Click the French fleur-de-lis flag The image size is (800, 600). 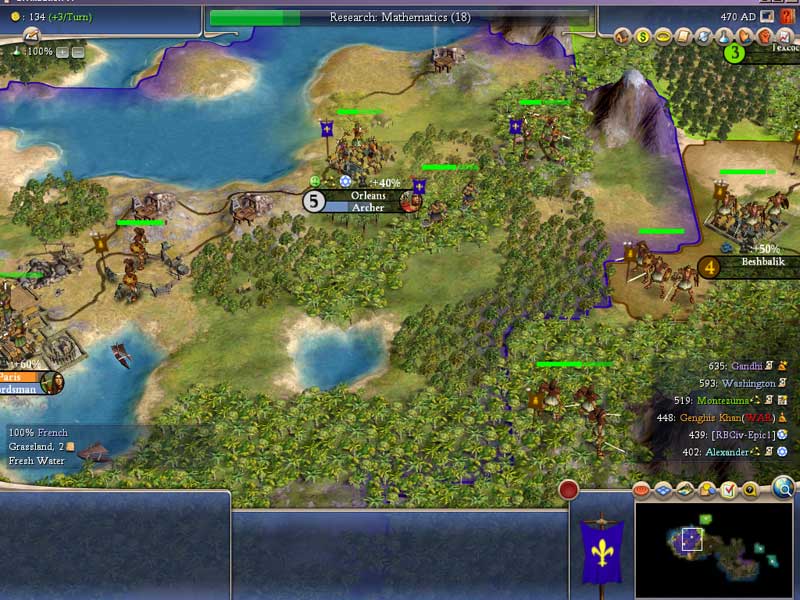[x=602, y=550]
